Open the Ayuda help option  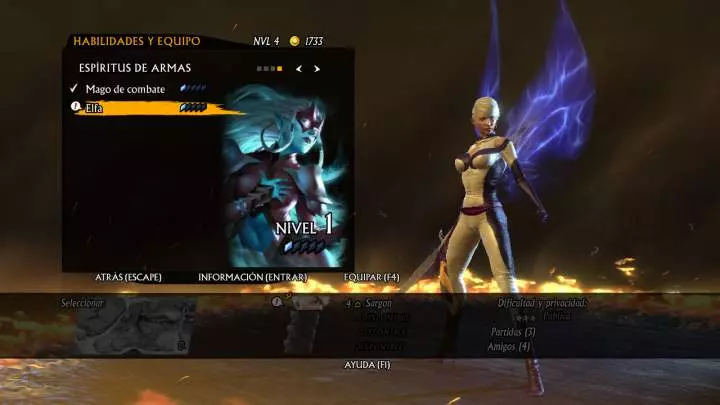pos(367,365)
